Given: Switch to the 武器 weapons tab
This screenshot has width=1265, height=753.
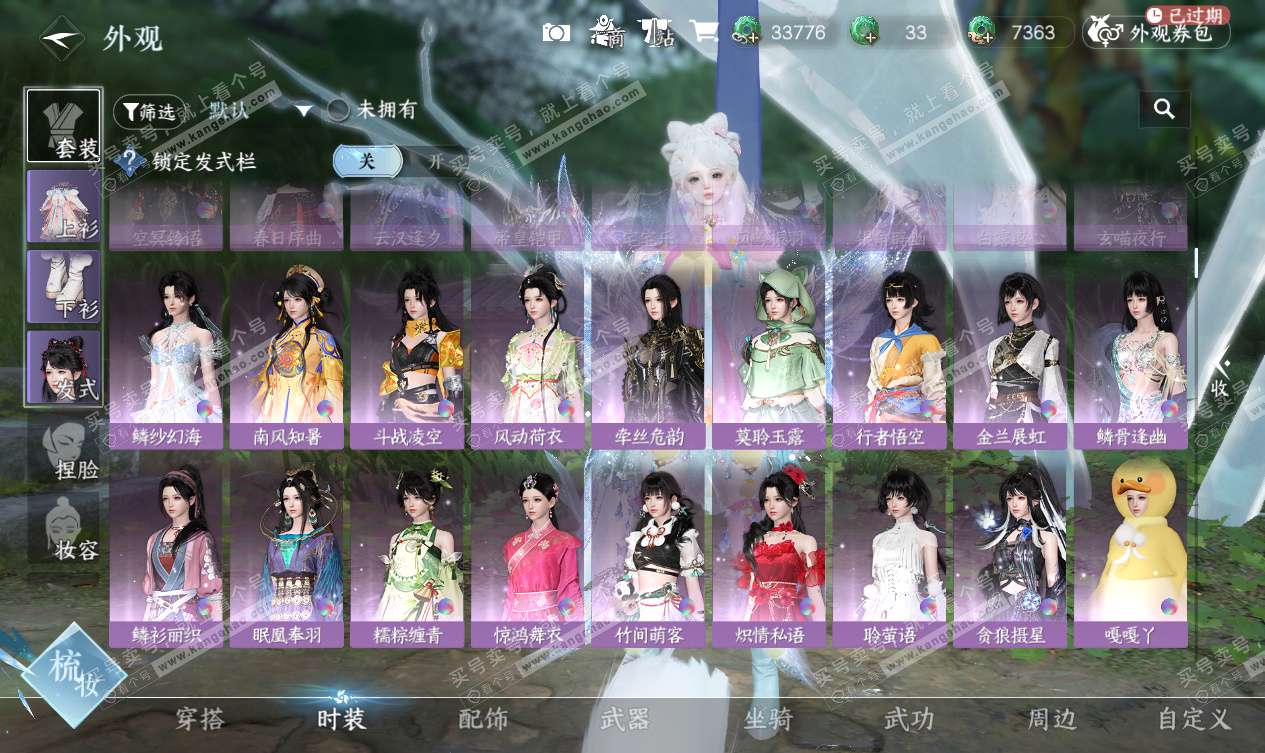Looking at the screenshot, I should (x=625, y=719).
